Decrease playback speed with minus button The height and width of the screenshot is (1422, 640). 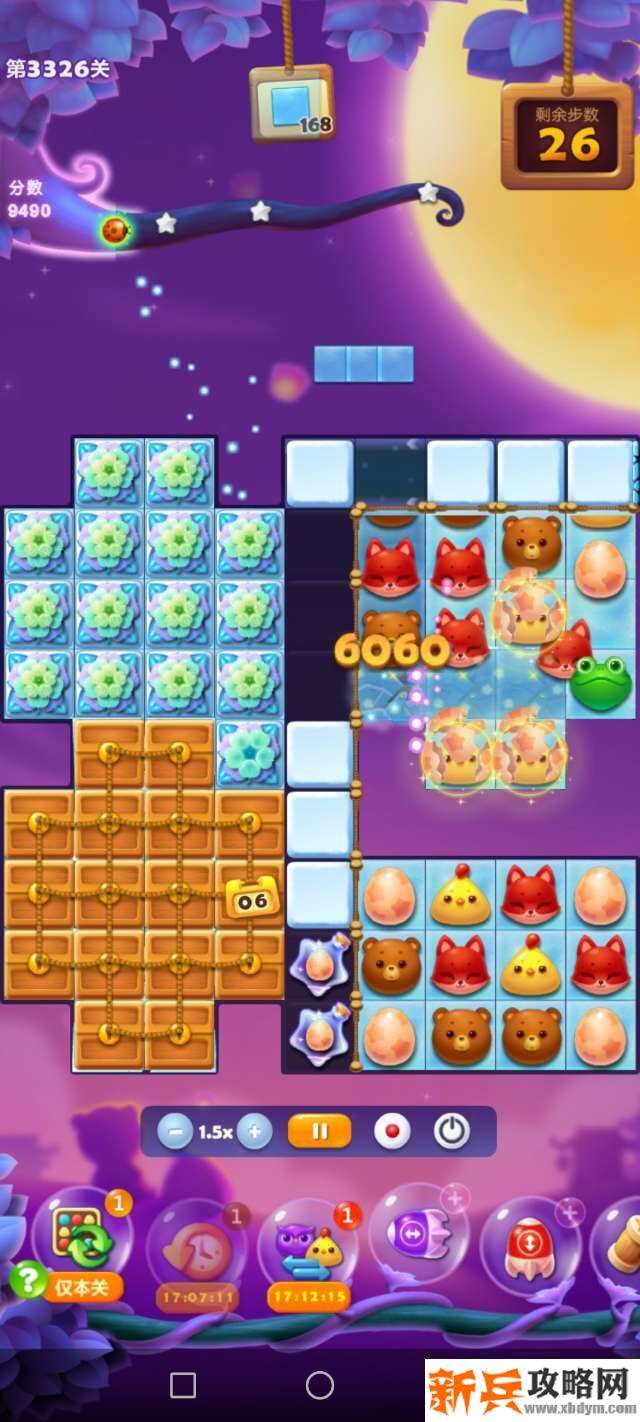[175, 1132]
